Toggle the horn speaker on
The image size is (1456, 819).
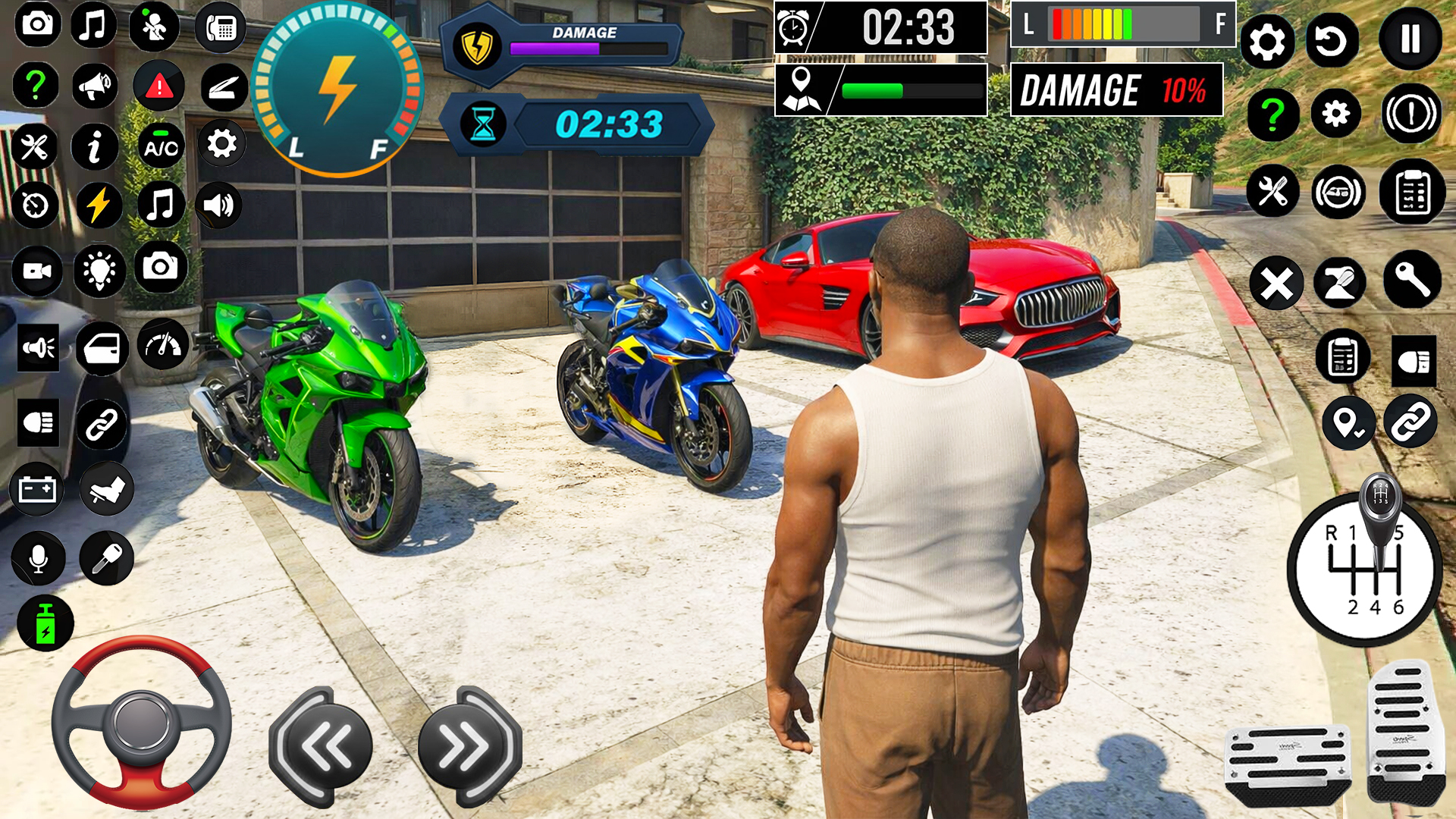(x=36, y=347)
